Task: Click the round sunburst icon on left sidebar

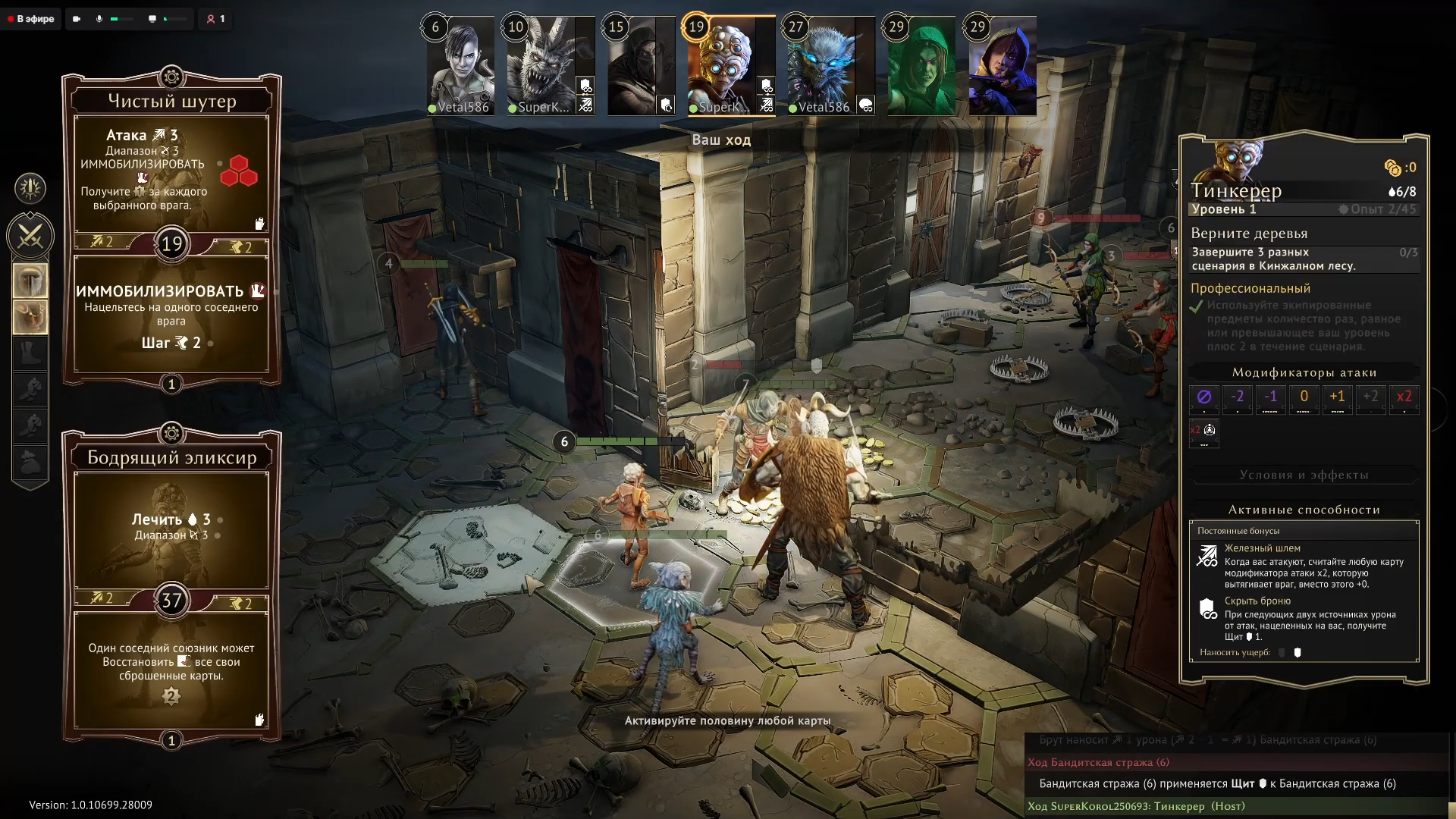Action: coord(30,188)
